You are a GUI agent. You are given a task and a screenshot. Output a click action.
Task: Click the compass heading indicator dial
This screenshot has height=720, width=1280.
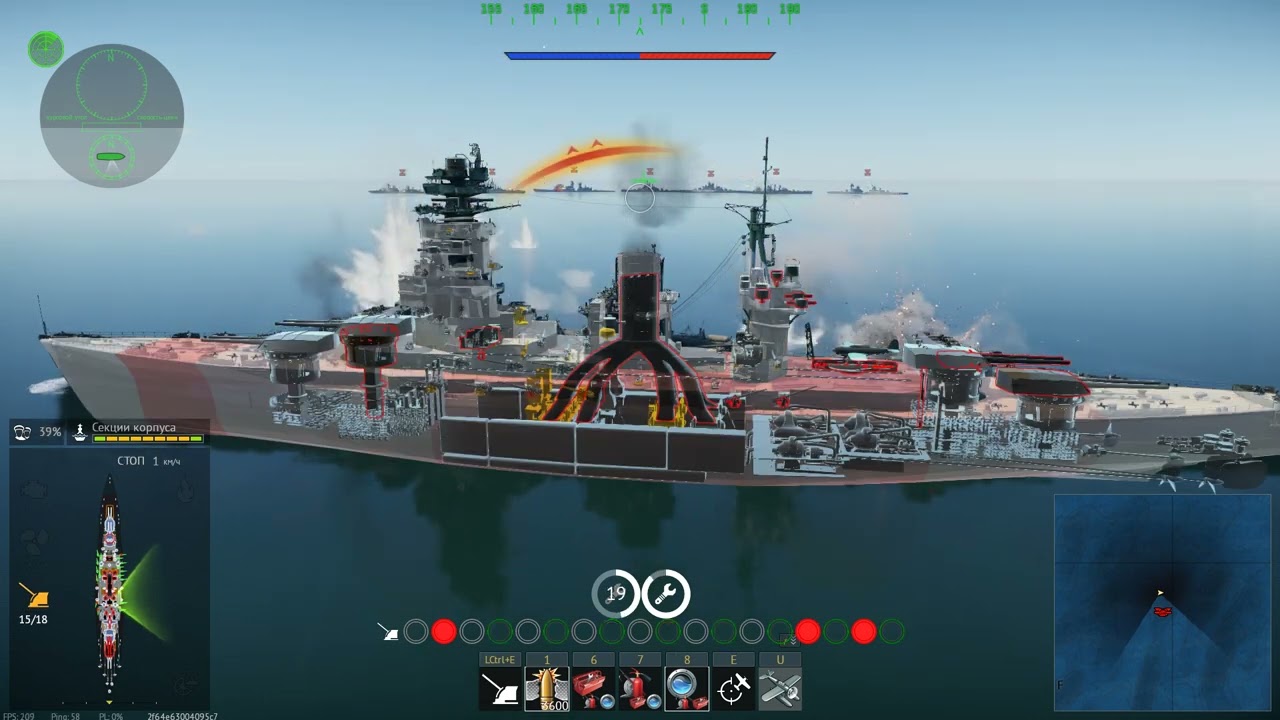(111, 85)
